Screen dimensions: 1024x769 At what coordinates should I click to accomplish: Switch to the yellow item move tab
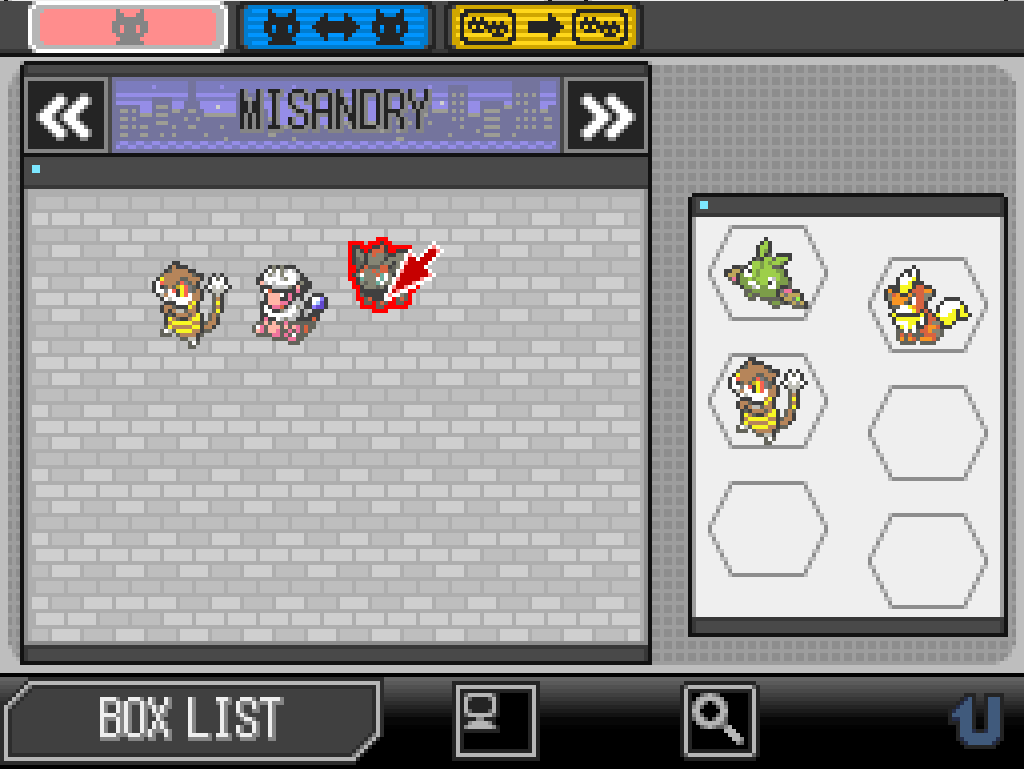coord(545,28)
